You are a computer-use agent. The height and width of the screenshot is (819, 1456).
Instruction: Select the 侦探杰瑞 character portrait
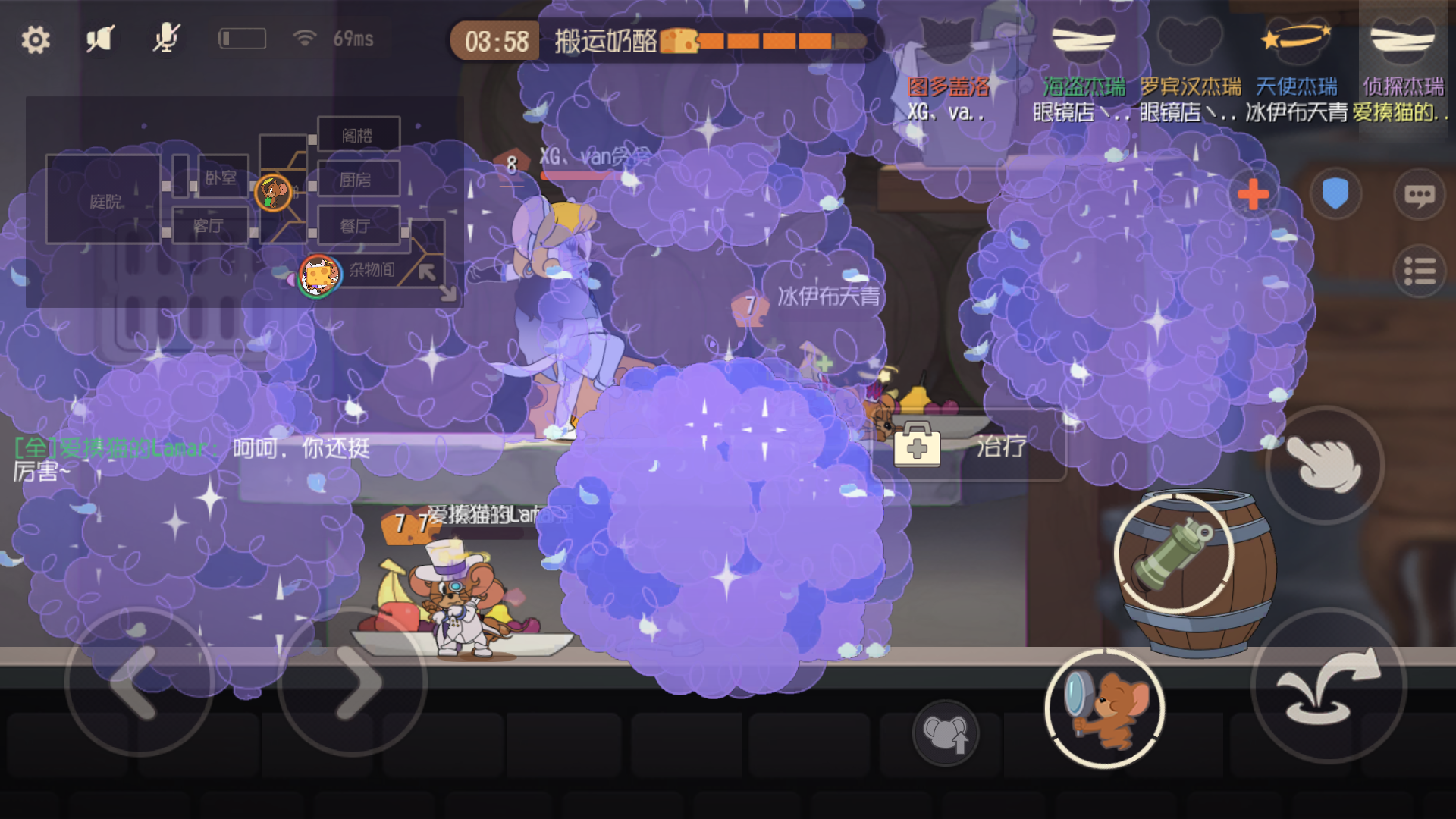pyautogui.click(x=1402, y=38)
